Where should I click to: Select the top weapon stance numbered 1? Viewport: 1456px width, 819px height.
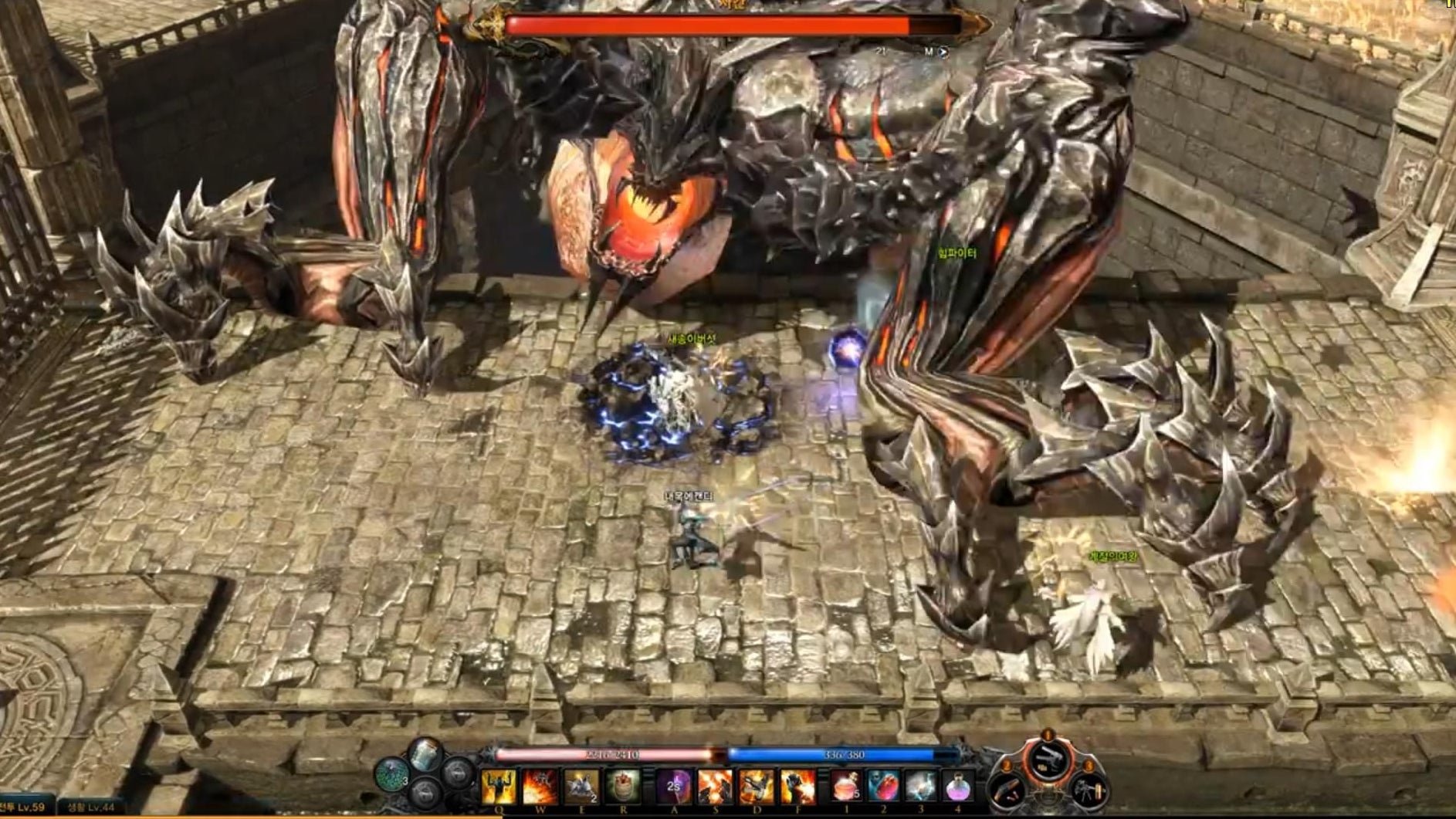(1048, 759)
